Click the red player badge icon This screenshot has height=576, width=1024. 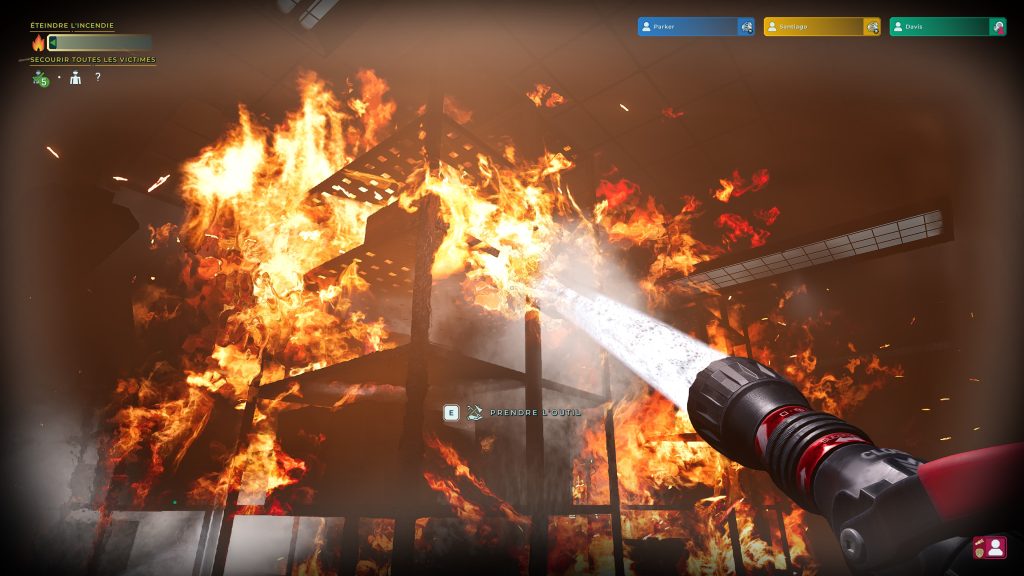pyautogui.click(x=989, y=547)
